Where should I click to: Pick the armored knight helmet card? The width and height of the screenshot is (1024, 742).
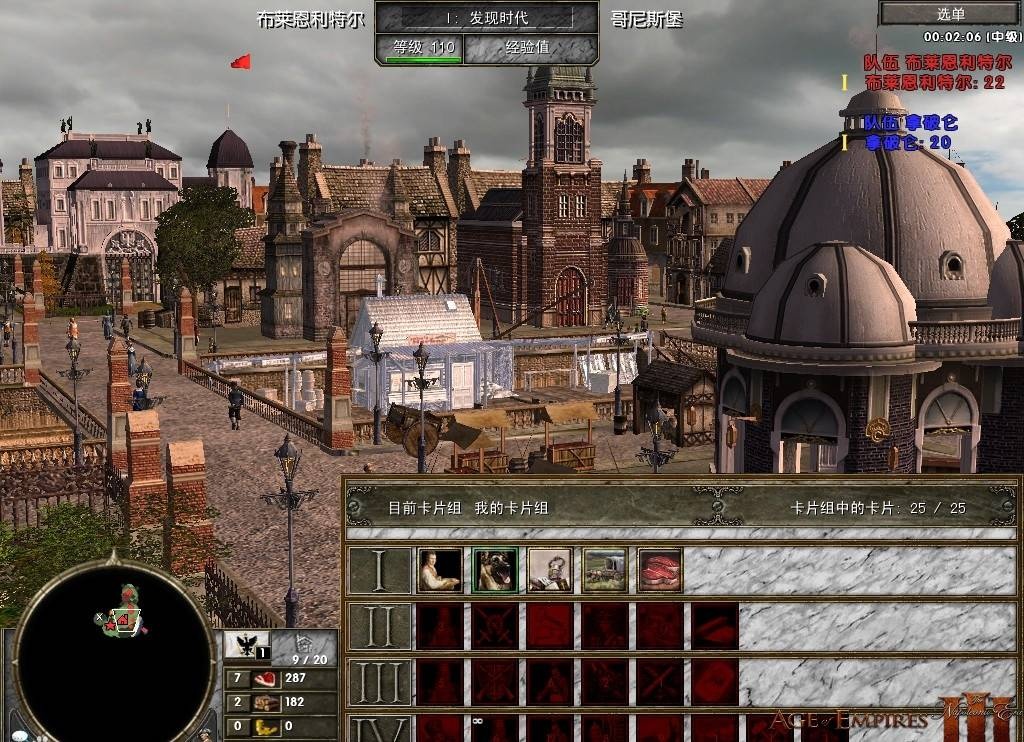pos(550,570)
